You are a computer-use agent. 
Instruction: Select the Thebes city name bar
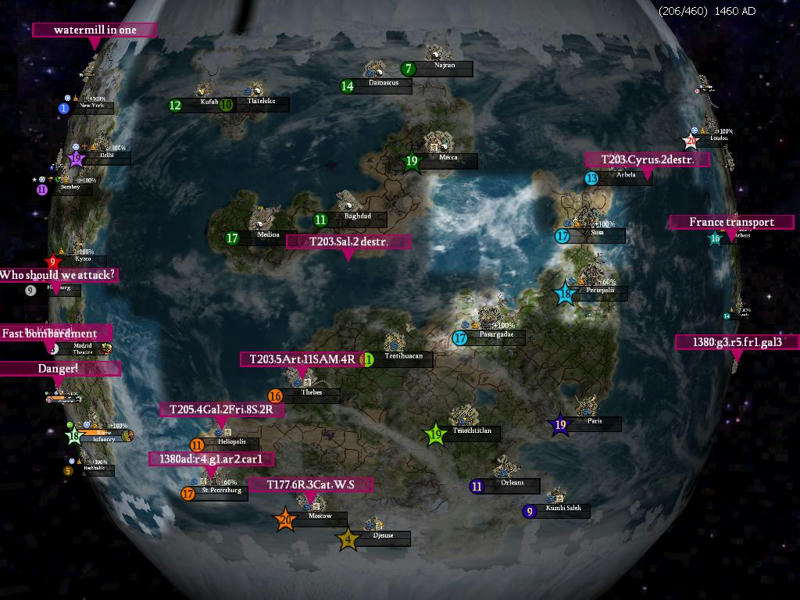click(x=313, y=396)
